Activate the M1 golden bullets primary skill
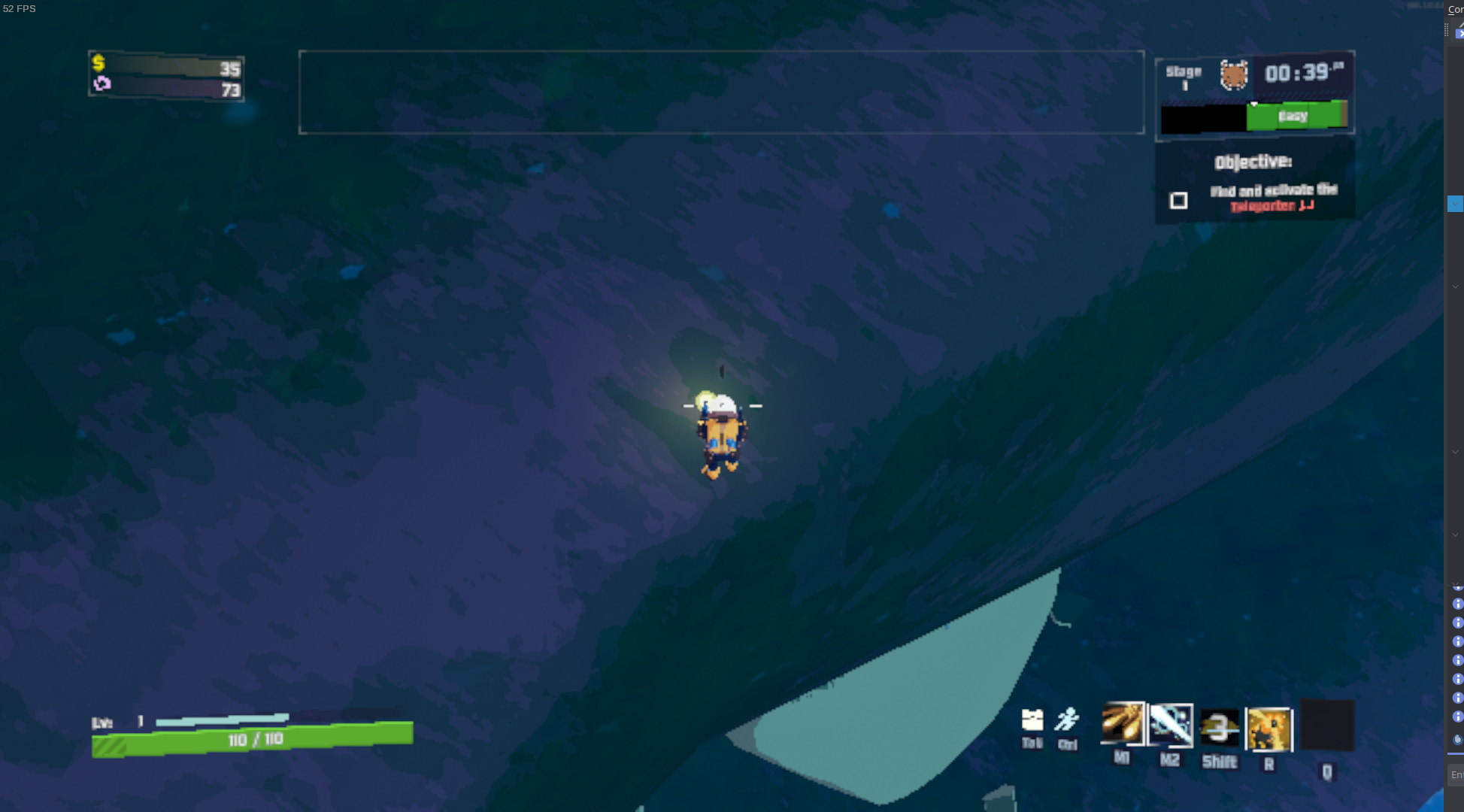Image resolution: width=1464 pixels, height=812 pixels. [x=1122, y=724]
